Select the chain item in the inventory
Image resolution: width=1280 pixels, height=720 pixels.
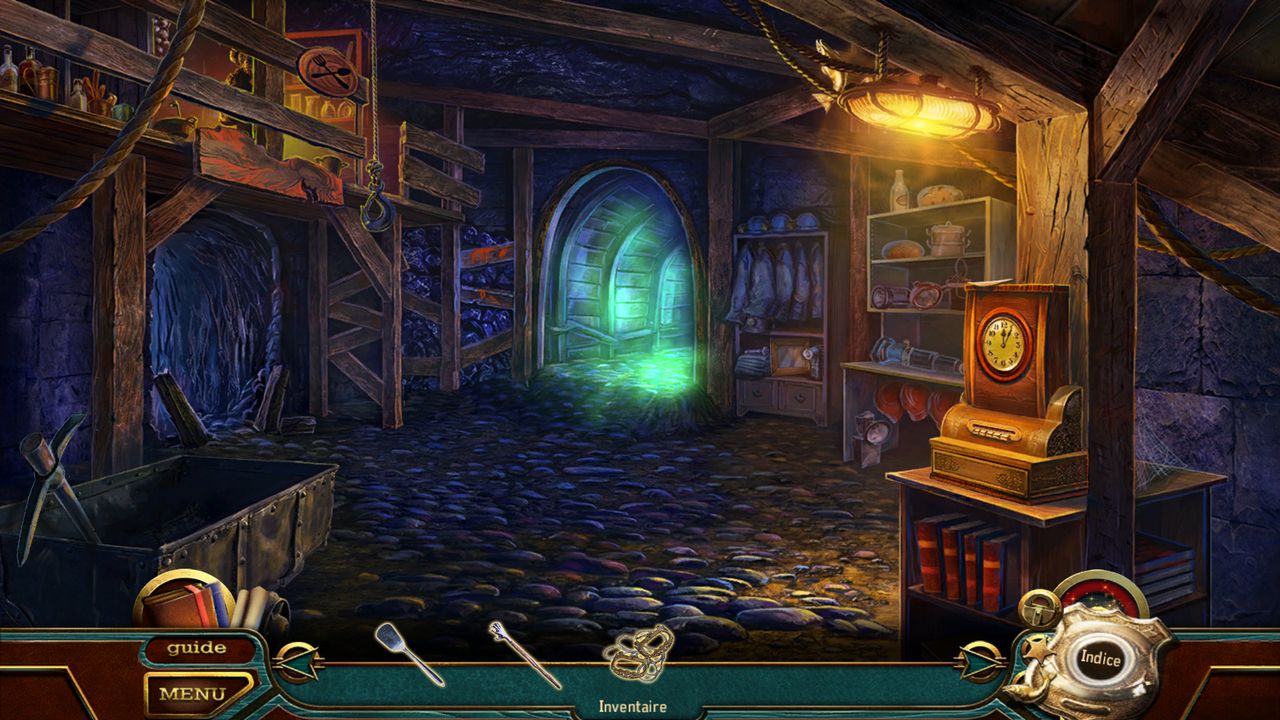(638, 654)
